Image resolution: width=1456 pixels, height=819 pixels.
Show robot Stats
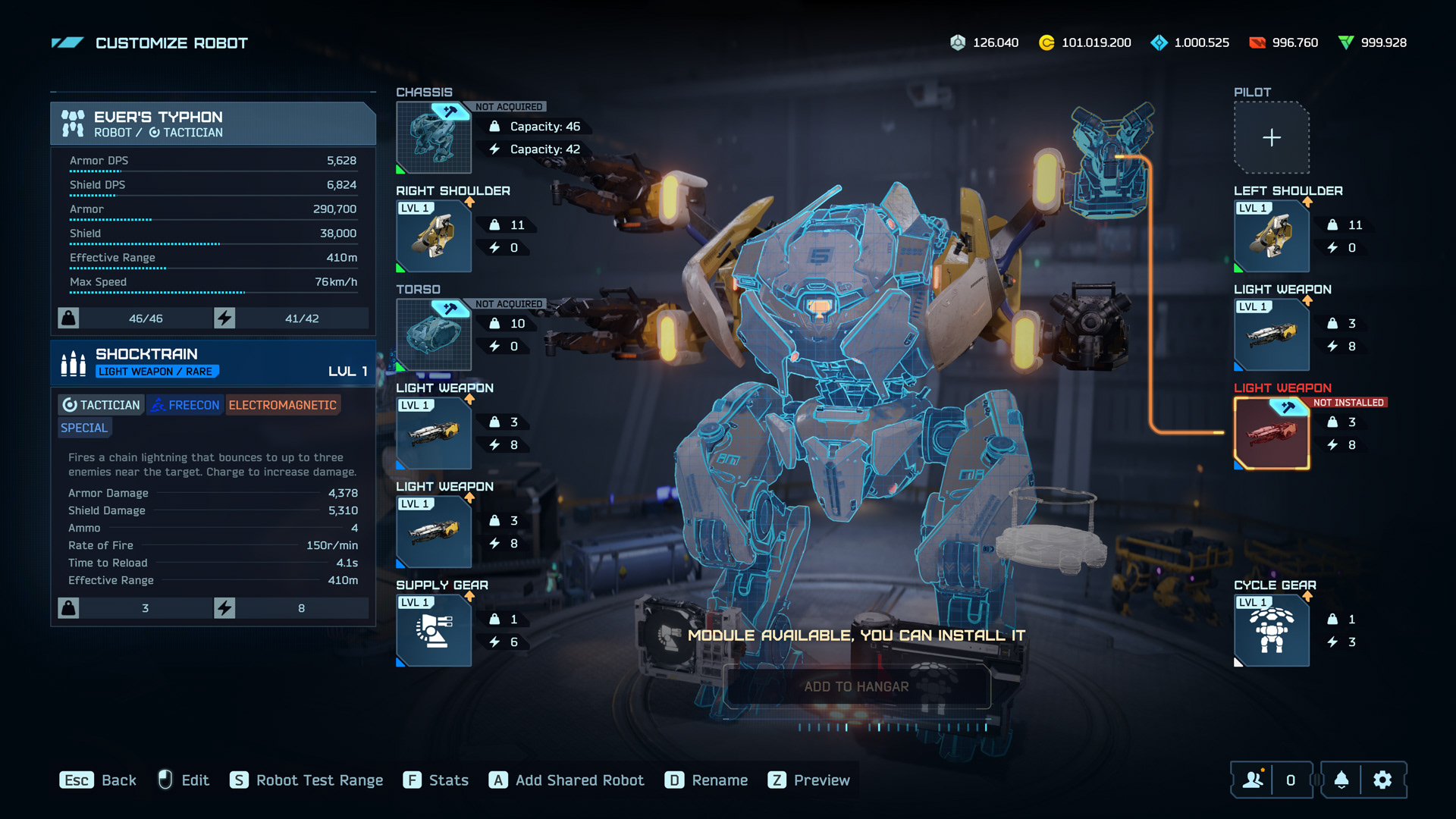point(436,780)
